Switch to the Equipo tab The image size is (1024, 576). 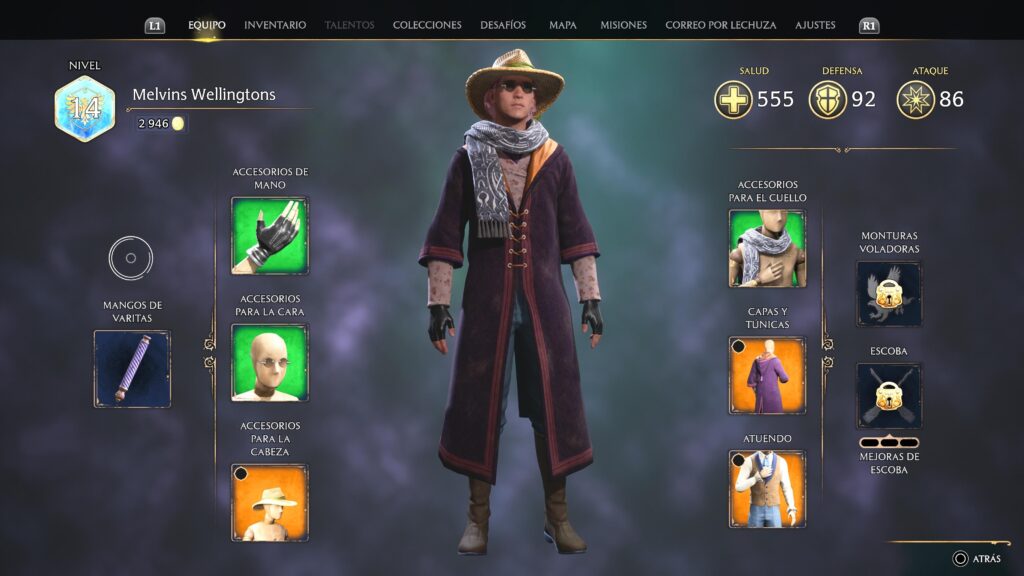(x=207, y=25)
